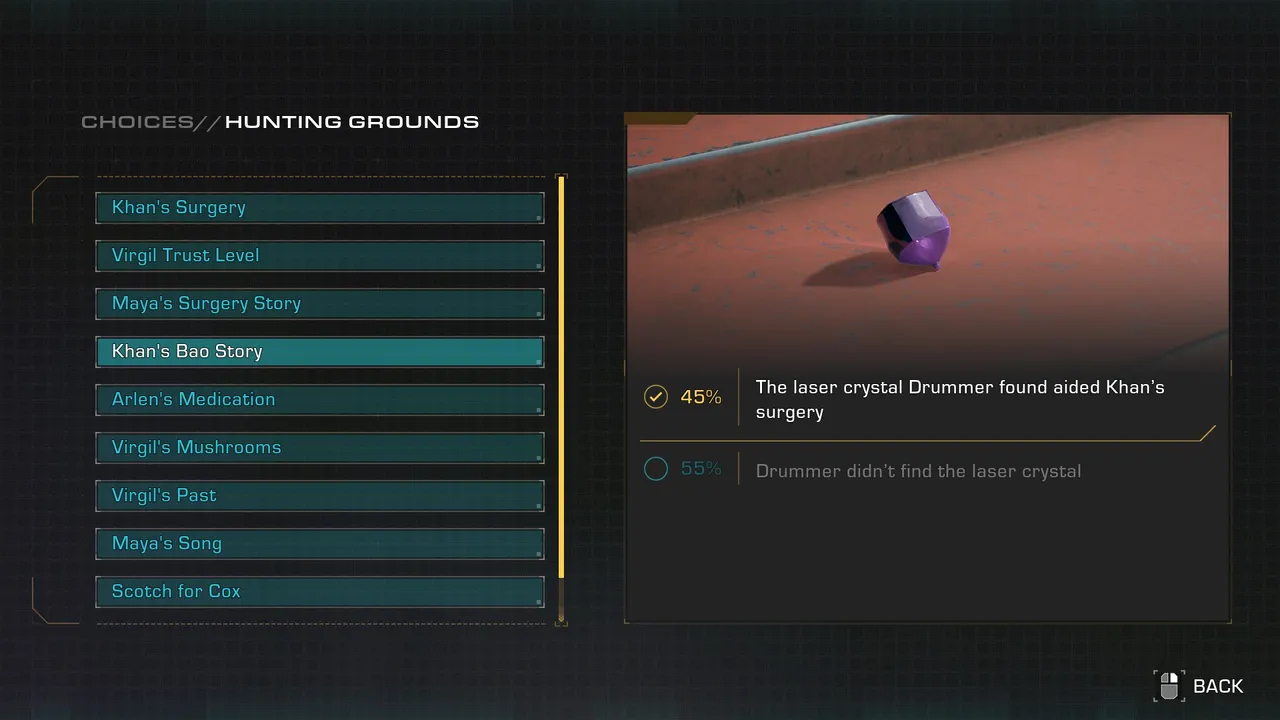
Task: Open the Virgil Trust Level entry
Action: 320,256
